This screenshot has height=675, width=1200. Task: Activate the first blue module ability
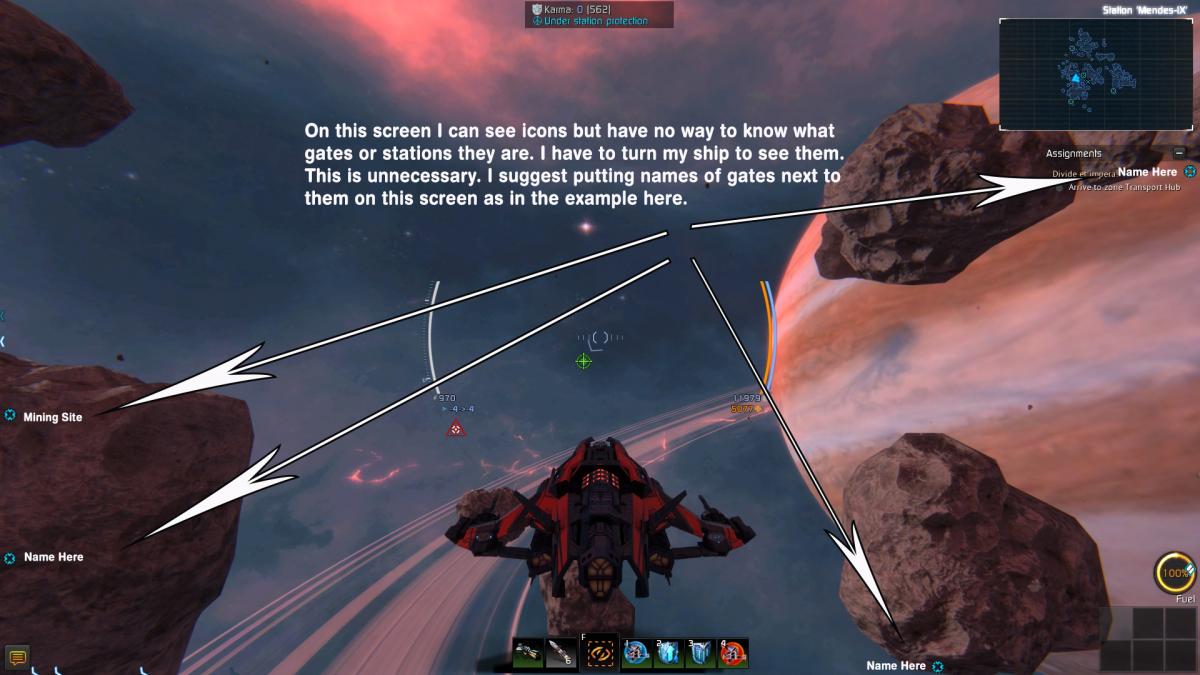[x=637, y=653]
